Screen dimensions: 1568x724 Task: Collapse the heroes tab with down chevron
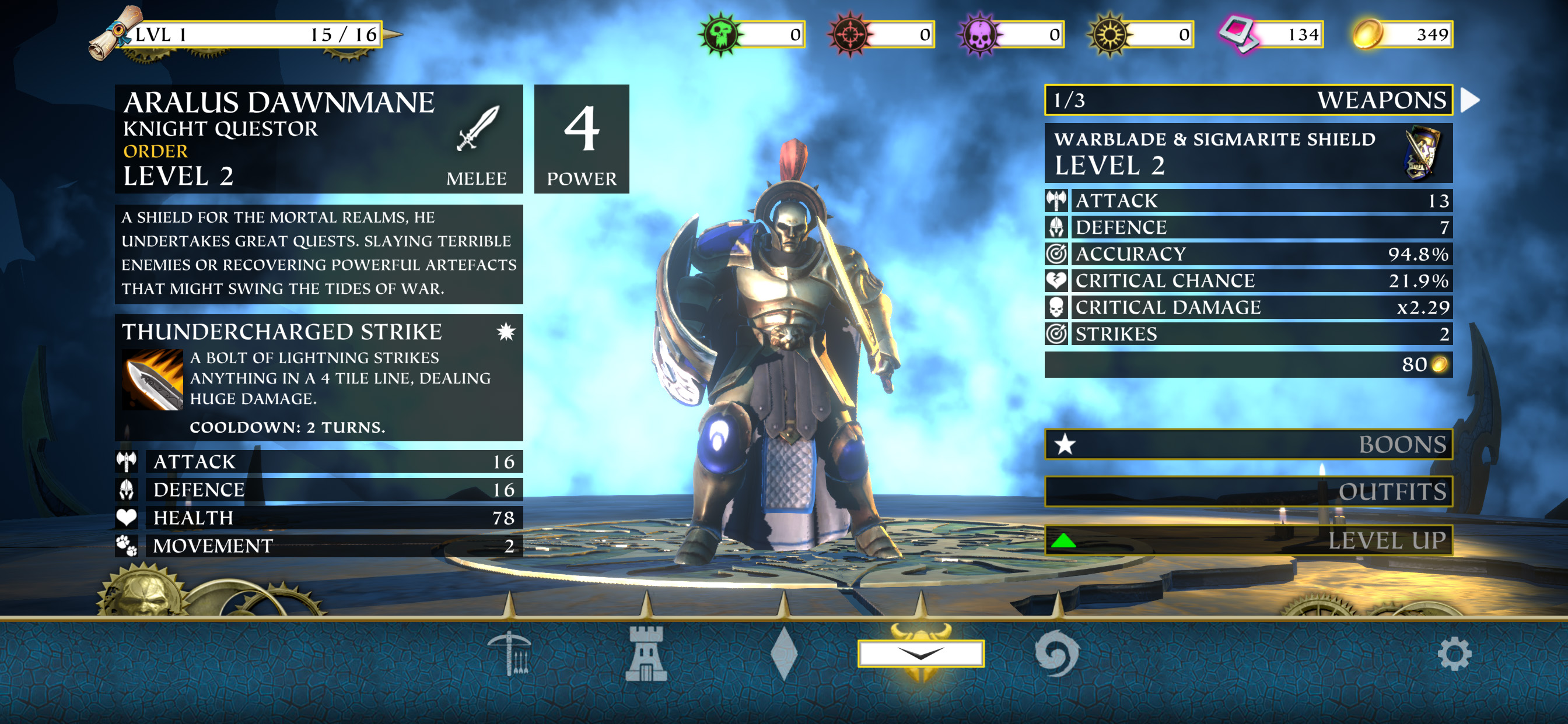tap(921, 654)
